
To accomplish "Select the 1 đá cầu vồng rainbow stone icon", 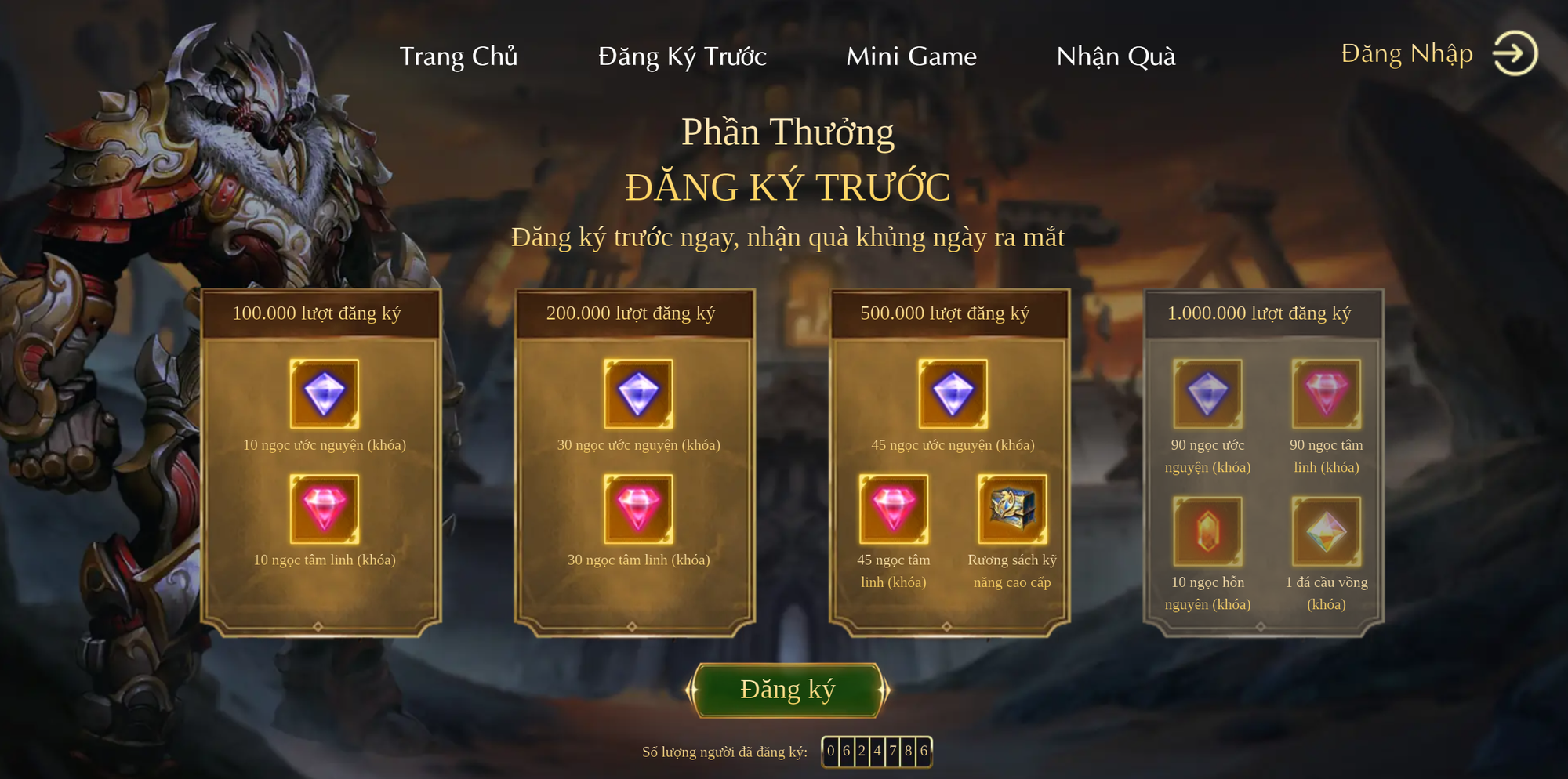I will [x=1327, y=533].
